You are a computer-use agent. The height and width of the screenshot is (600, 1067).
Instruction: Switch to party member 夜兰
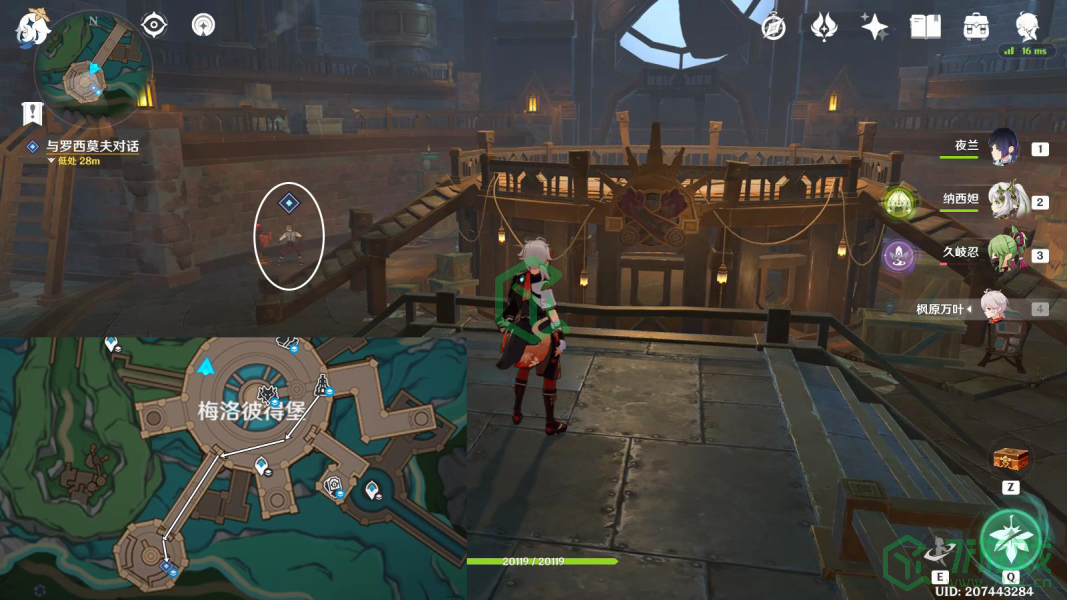[x=1002, y=148]
